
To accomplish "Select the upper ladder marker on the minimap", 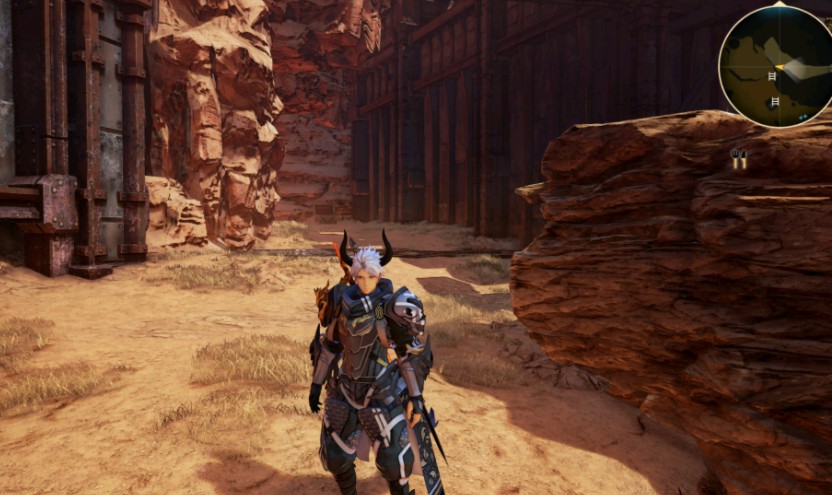I will click(x=772, y=75).
